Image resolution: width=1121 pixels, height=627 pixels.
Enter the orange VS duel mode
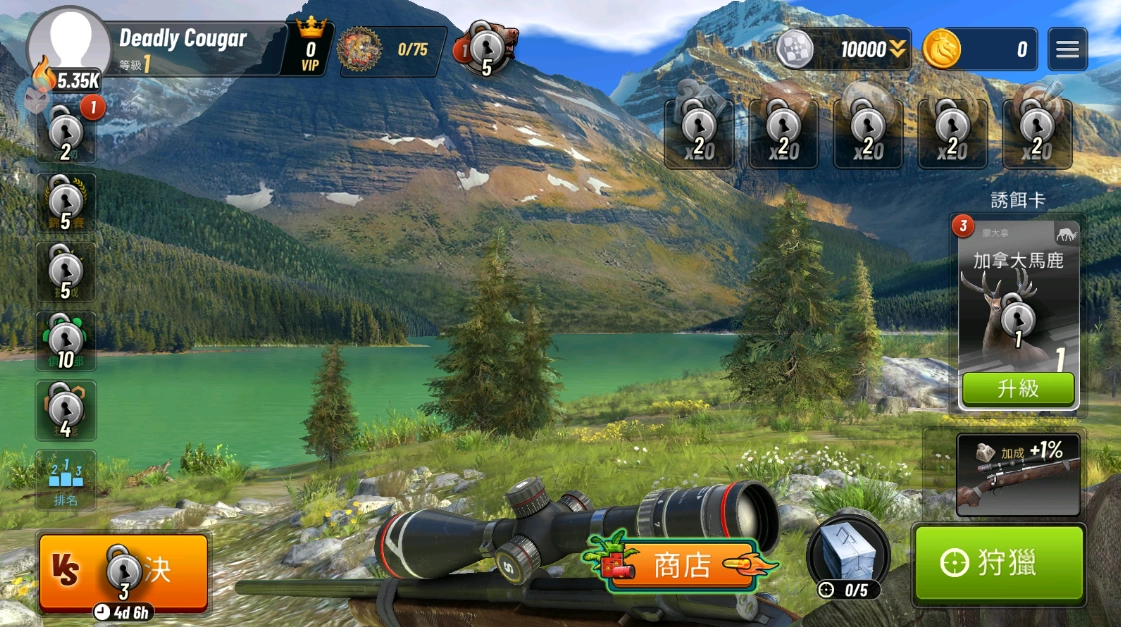click(124, 570)
